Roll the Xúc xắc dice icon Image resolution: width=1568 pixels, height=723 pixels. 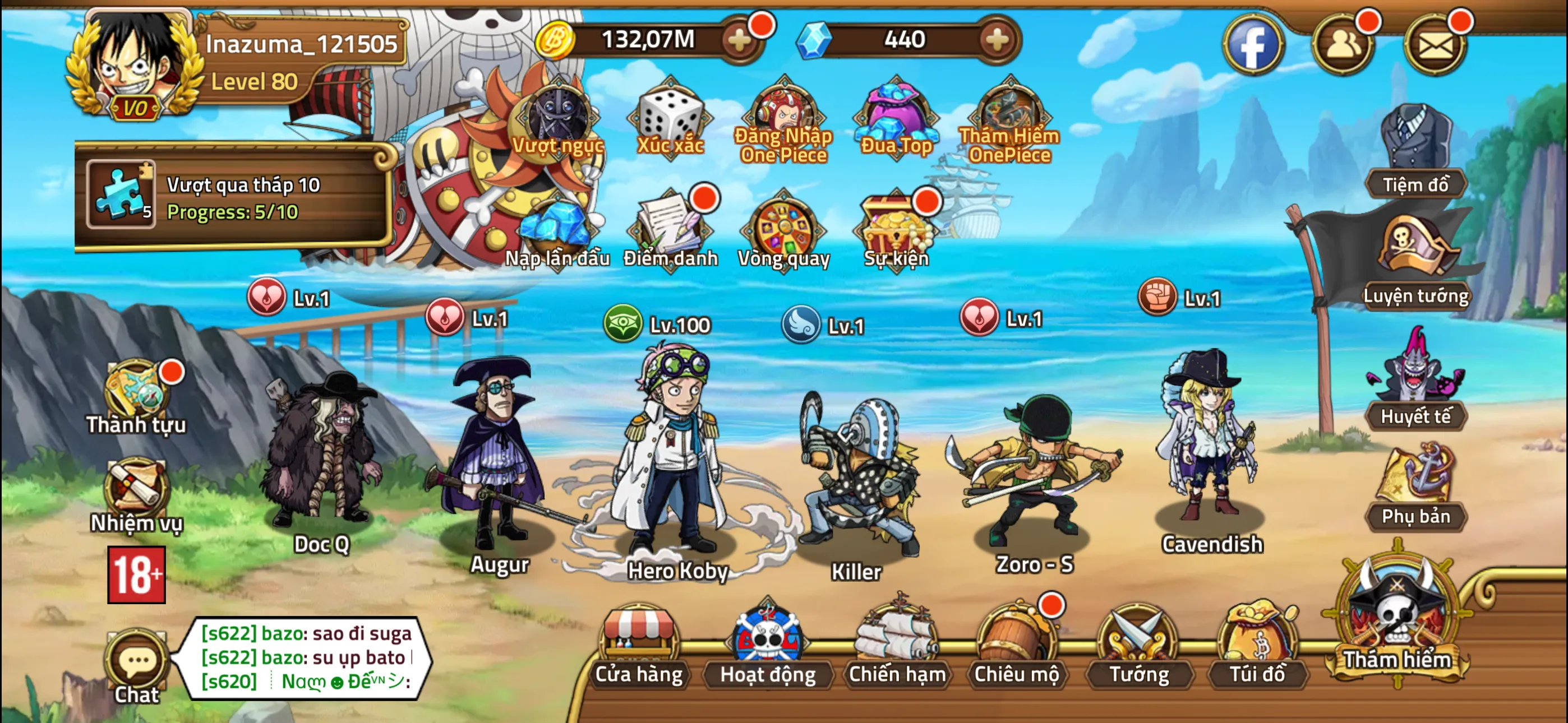click(x=670, y=119)
